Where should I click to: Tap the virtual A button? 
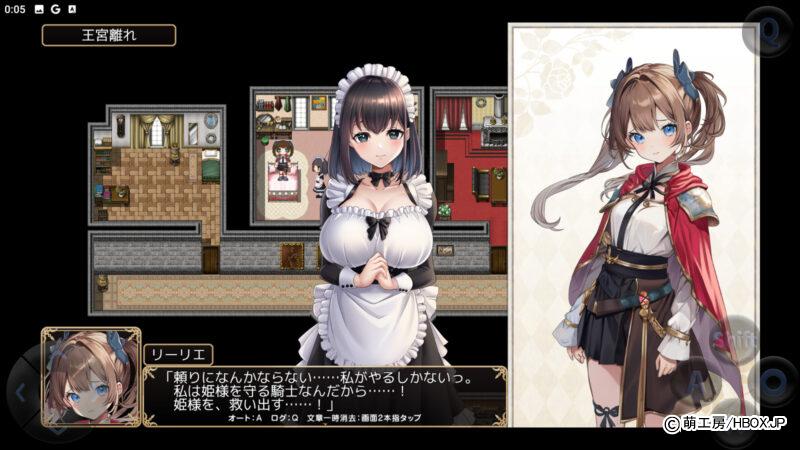702,382
